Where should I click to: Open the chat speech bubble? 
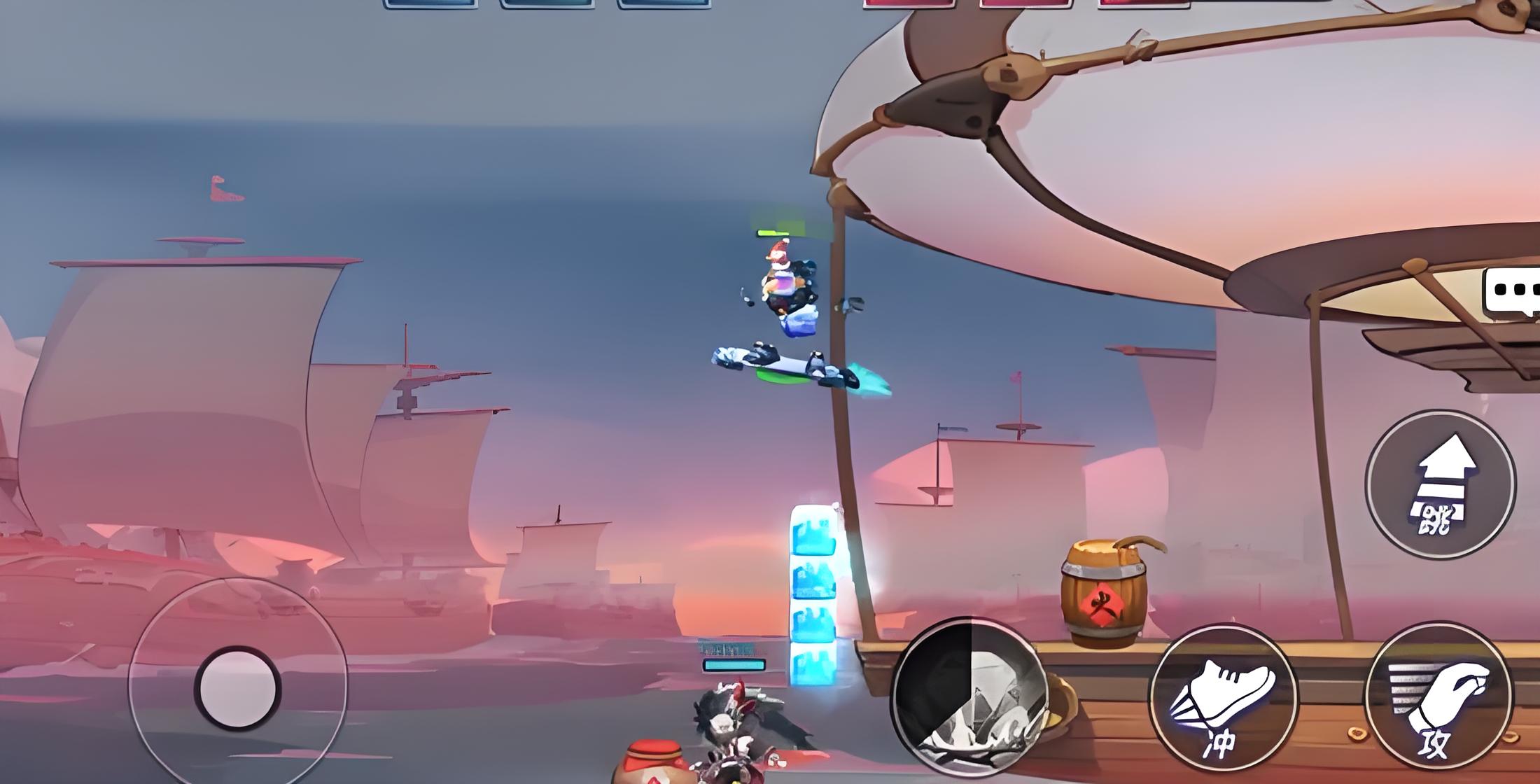click(x=1512, y=290)
